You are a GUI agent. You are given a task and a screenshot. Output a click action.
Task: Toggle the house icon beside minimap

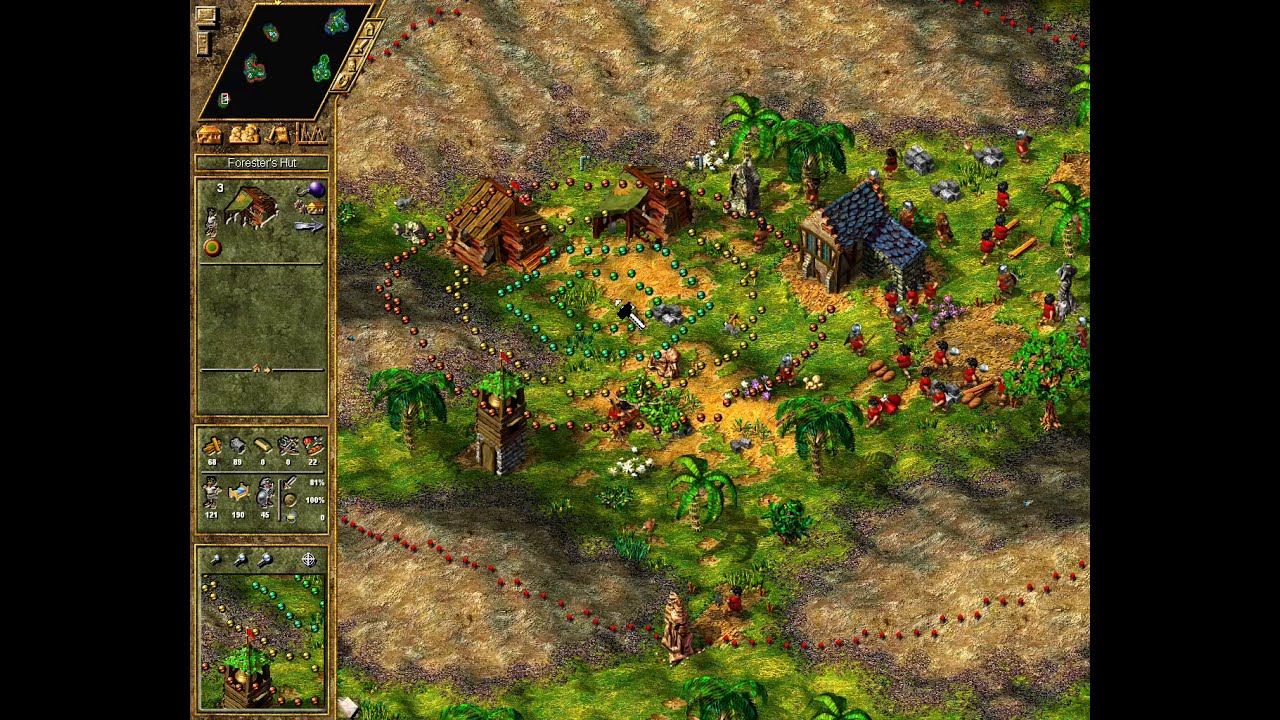[x=368, y=30]
